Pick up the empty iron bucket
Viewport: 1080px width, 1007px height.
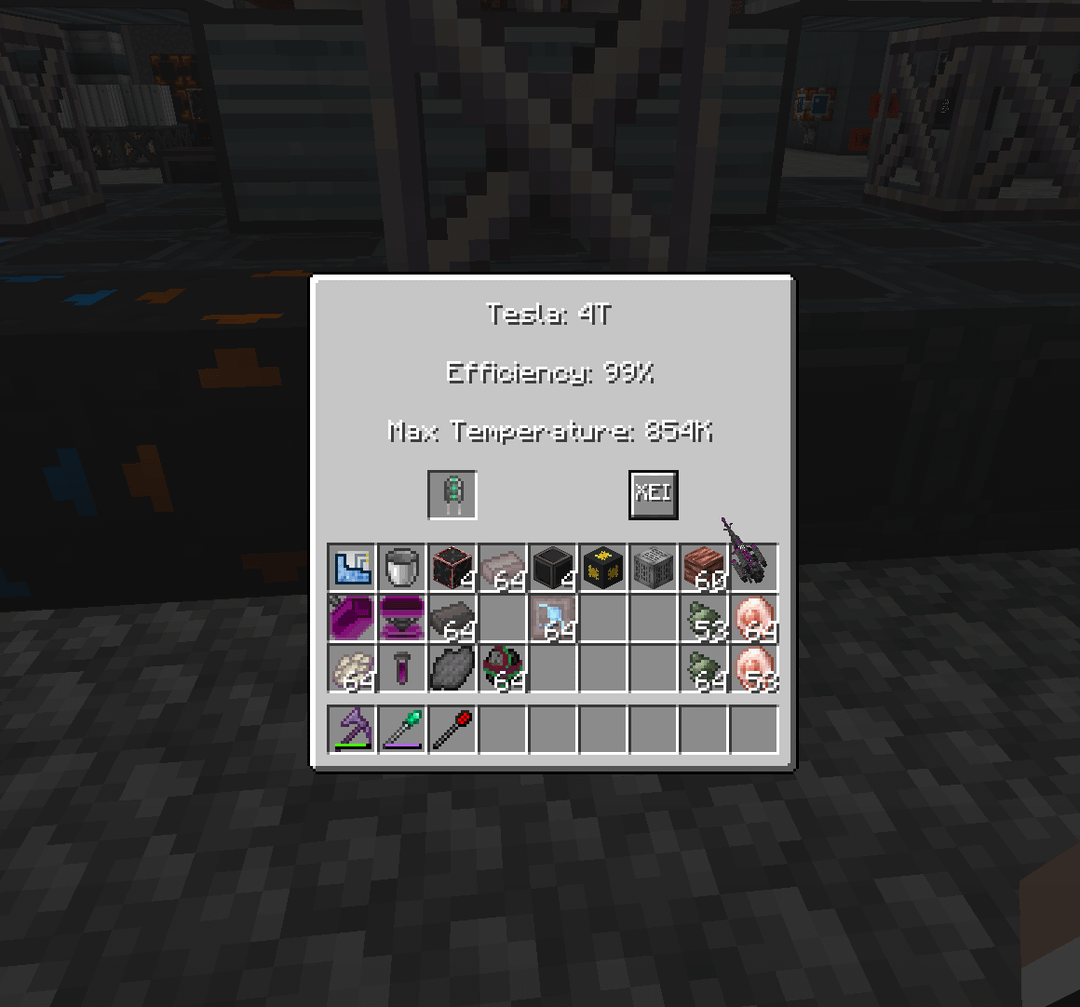[x=402, y=568]
